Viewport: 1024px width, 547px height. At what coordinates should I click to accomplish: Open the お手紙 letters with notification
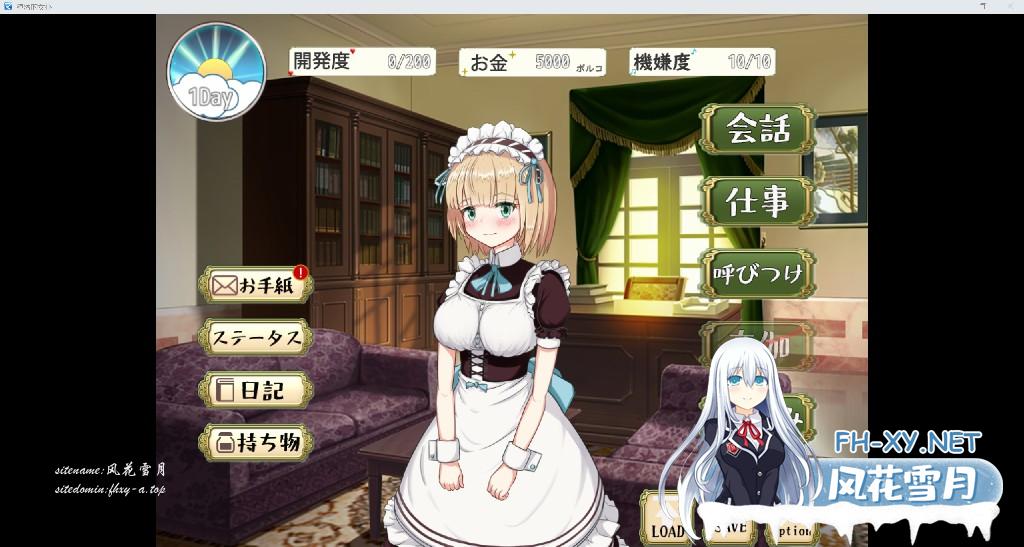(255, 286)
